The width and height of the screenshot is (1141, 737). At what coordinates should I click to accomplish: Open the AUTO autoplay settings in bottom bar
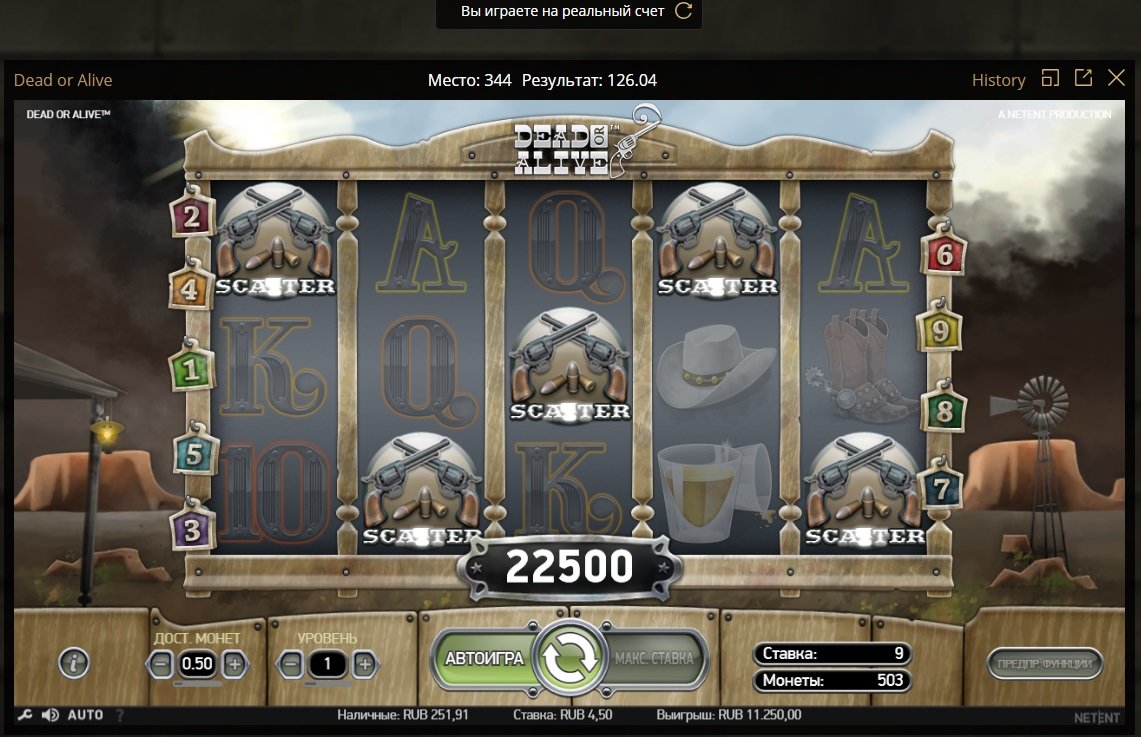tap(86, 716)
